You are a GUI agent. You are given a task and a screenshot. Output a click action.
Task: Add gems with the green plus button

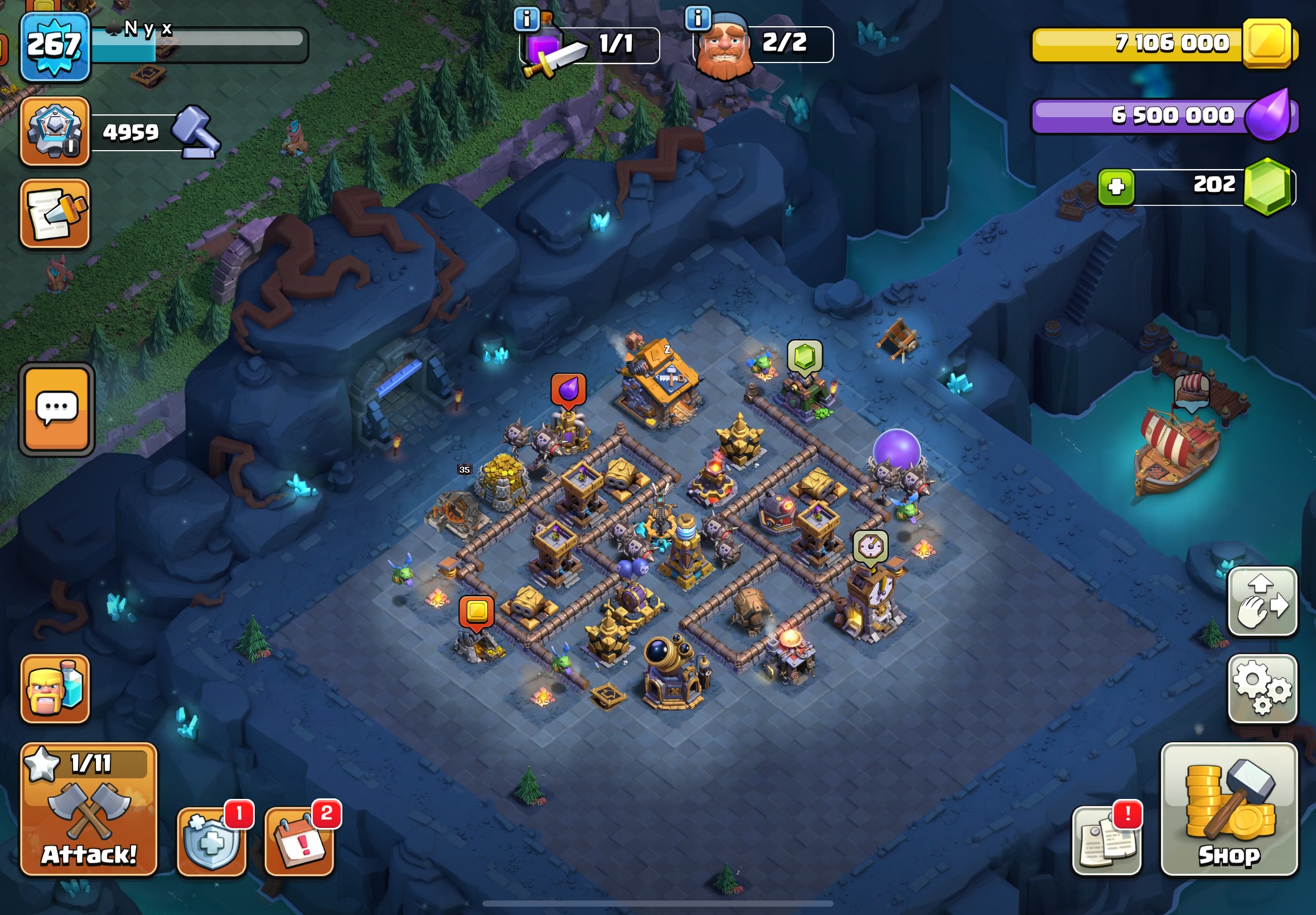(x=1115, y=187)
